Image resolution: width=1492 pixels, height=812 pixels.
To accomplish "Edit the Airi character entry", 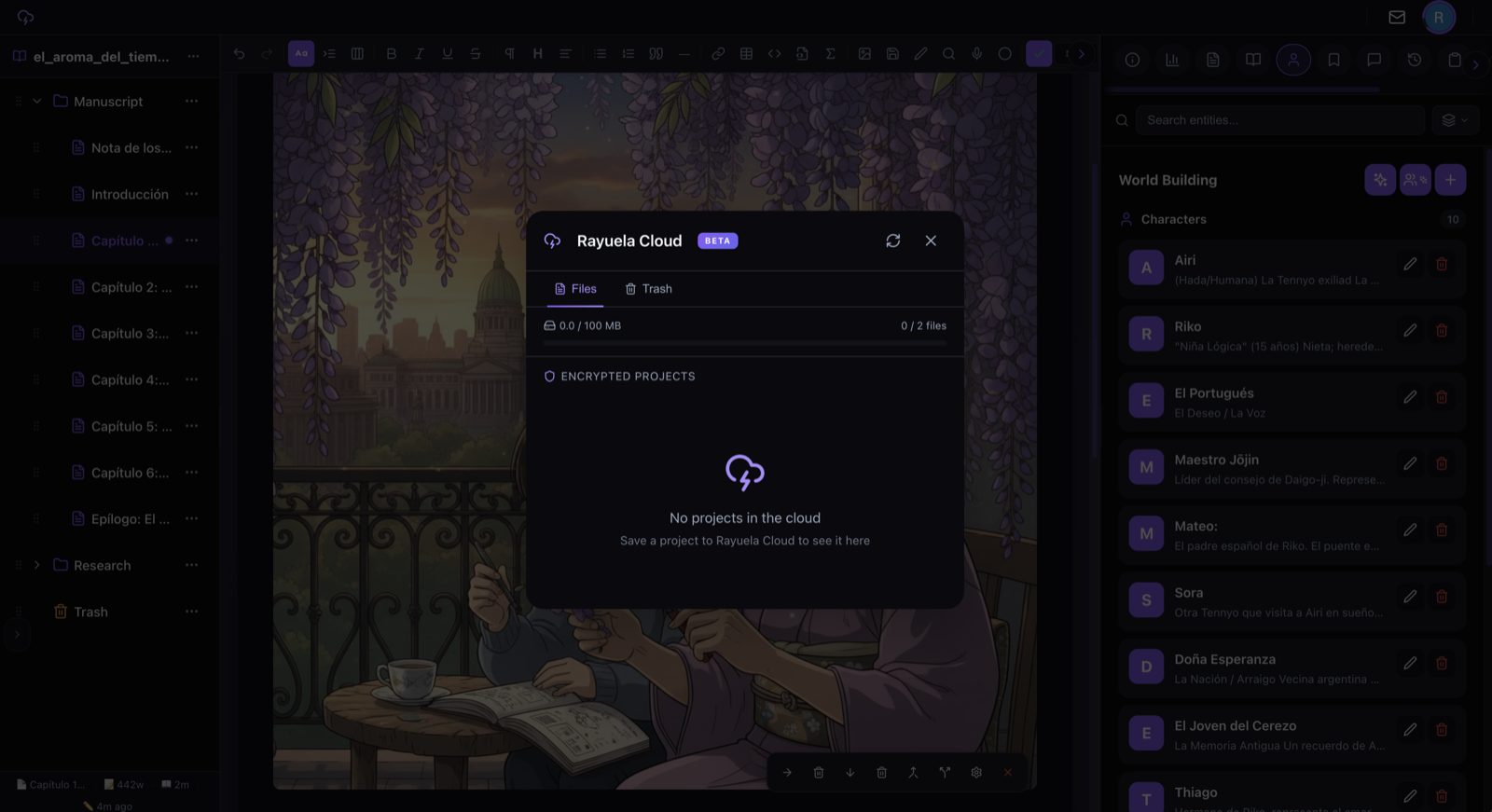I will tap(1410, 264).
